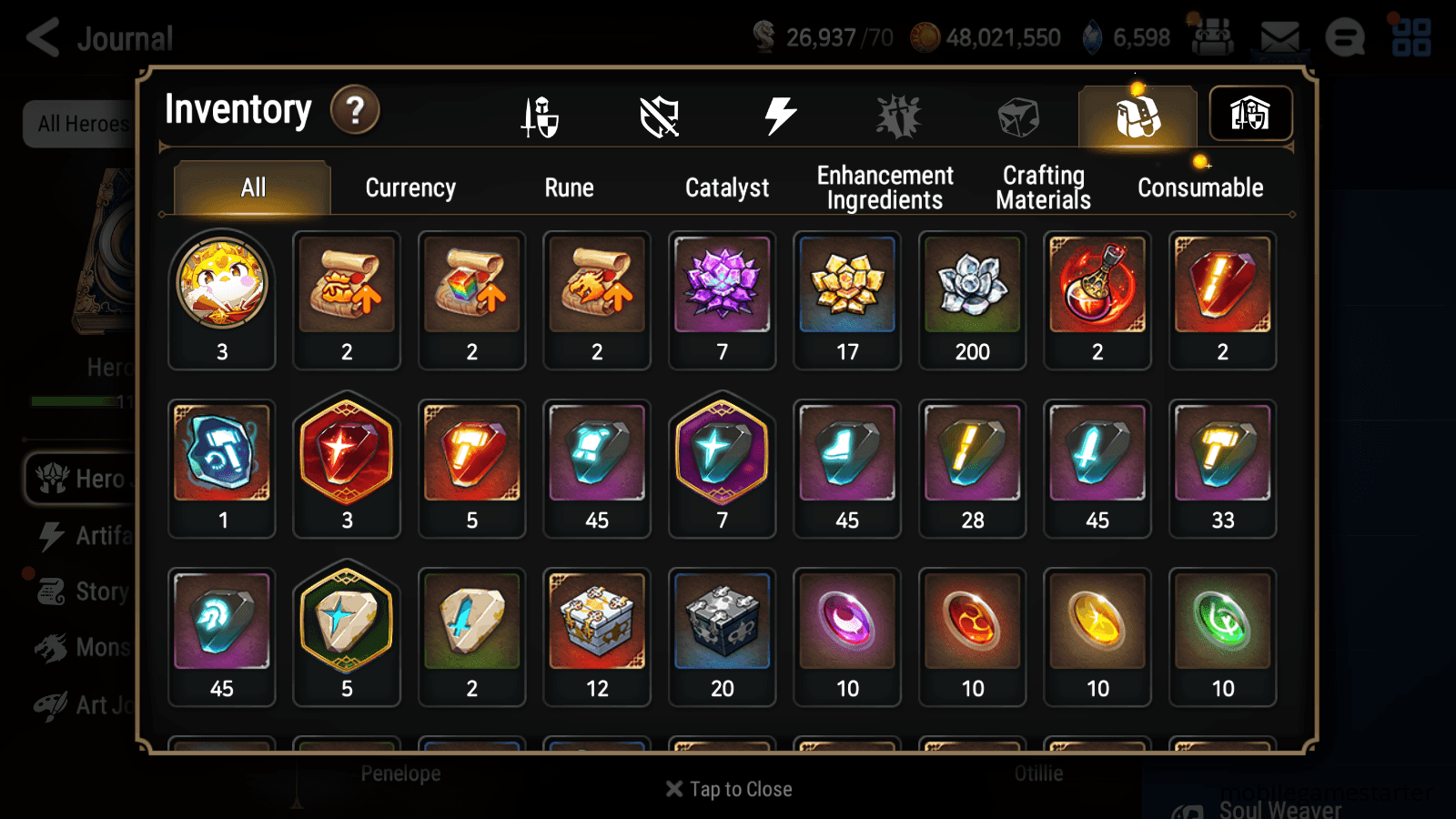Open the storage building icon beside the backpack
Image resolution: width=1456 pixels, height=819 pixels.
pyautogui.click(x=1250, y=114)
